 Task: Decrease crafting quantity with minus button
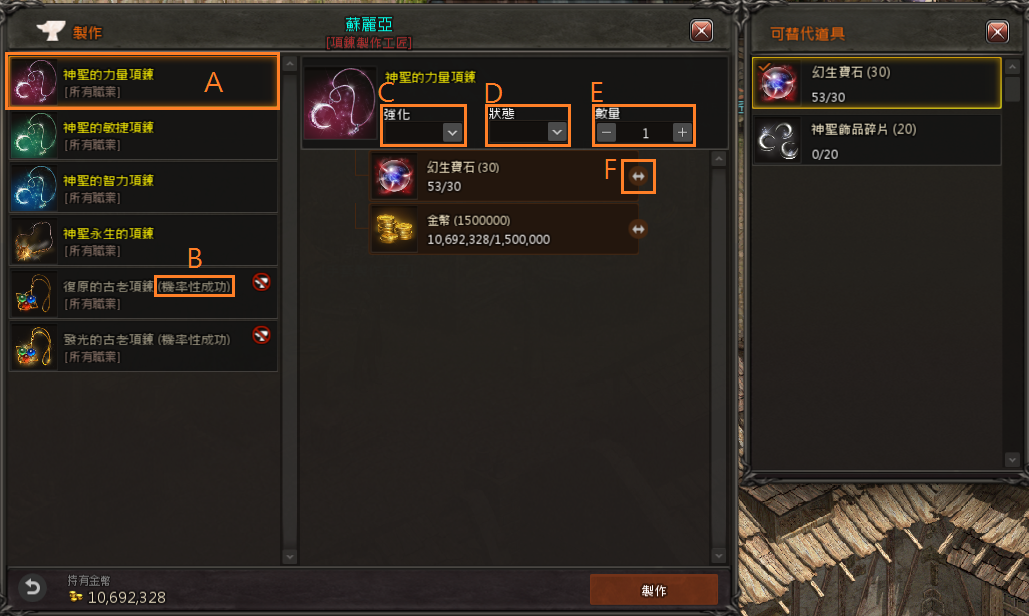[x=607, y=132]
